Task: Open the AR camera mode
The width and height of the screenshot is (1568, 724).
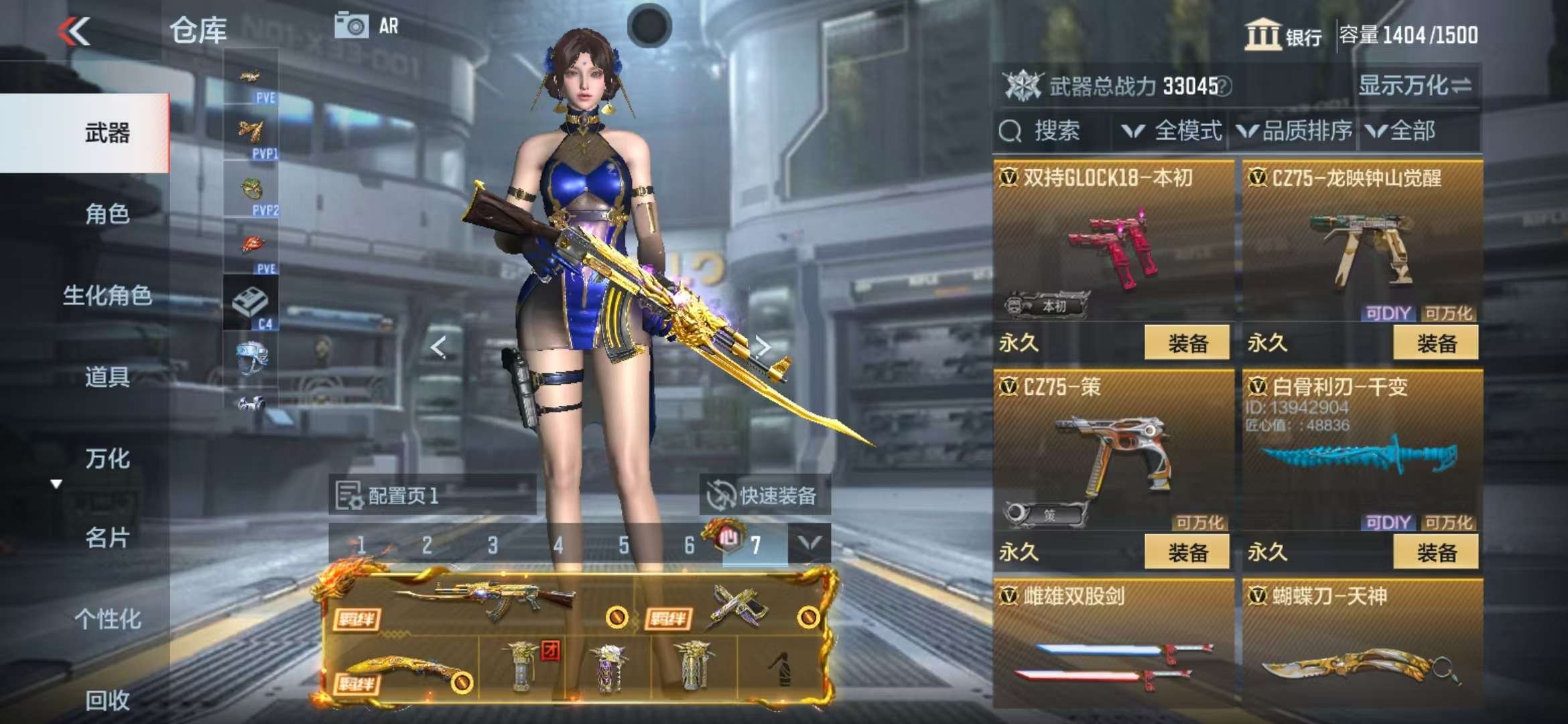Action: pos(367,26)
